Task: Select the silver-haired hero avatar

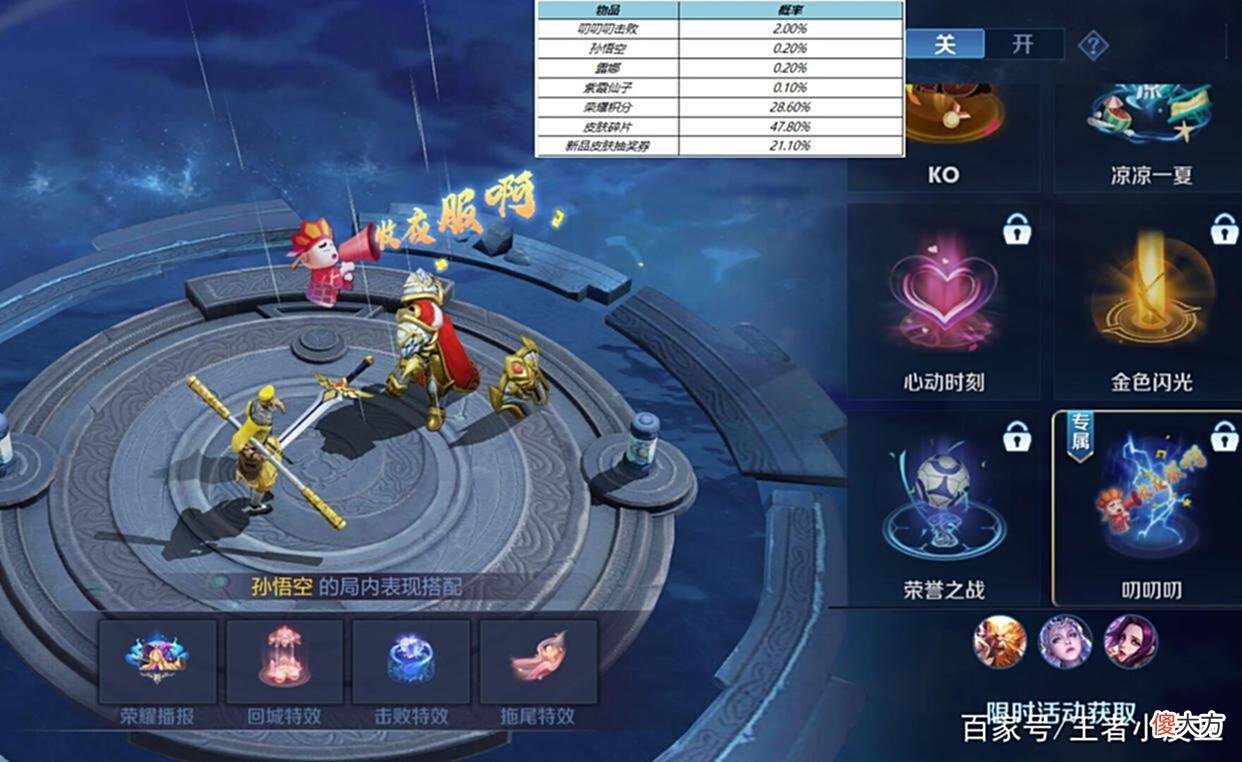Action: [x=1065, y=642]
